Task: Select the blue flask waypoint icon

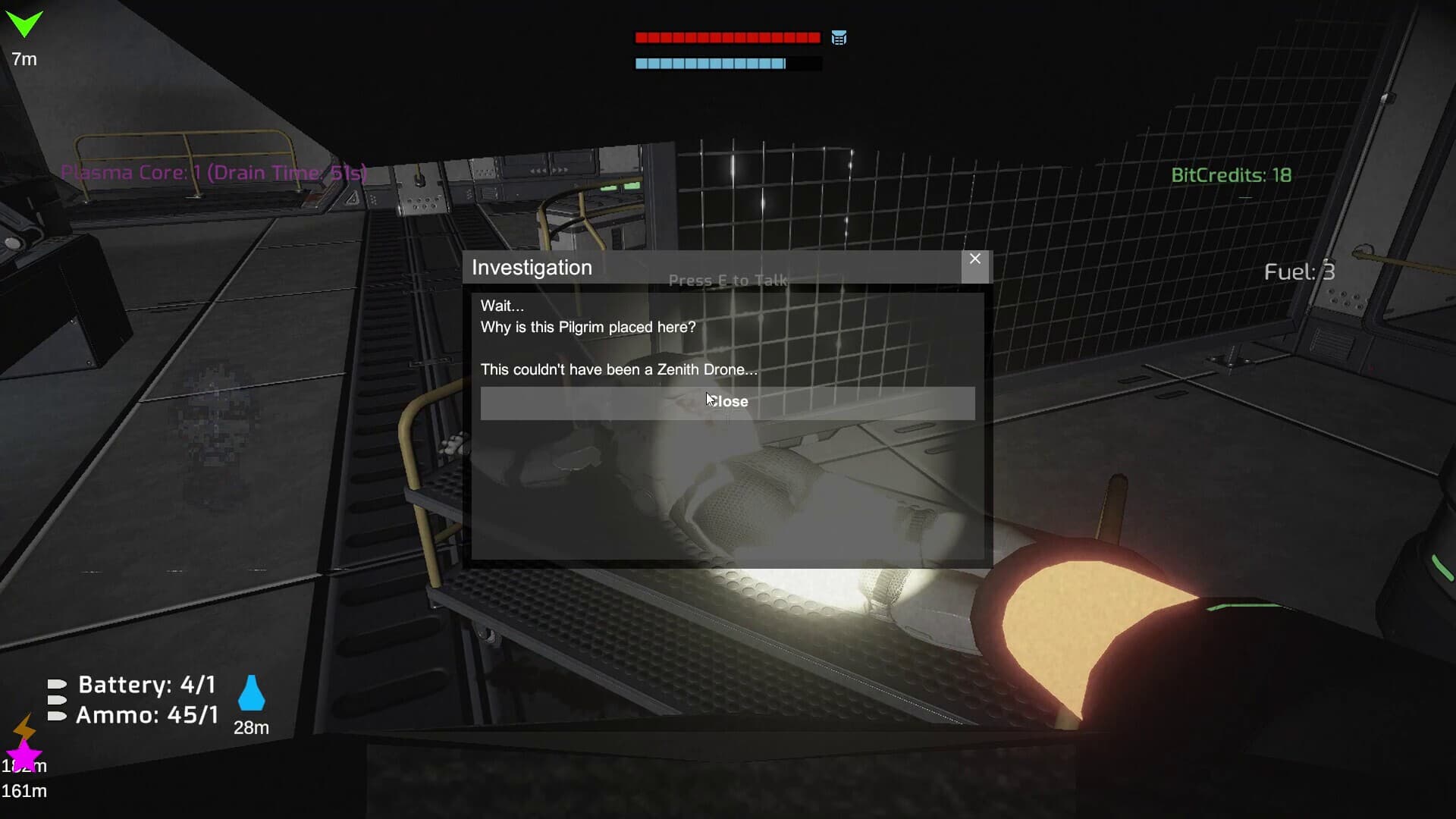Action: pyautogui.click(x=252, y=691)
